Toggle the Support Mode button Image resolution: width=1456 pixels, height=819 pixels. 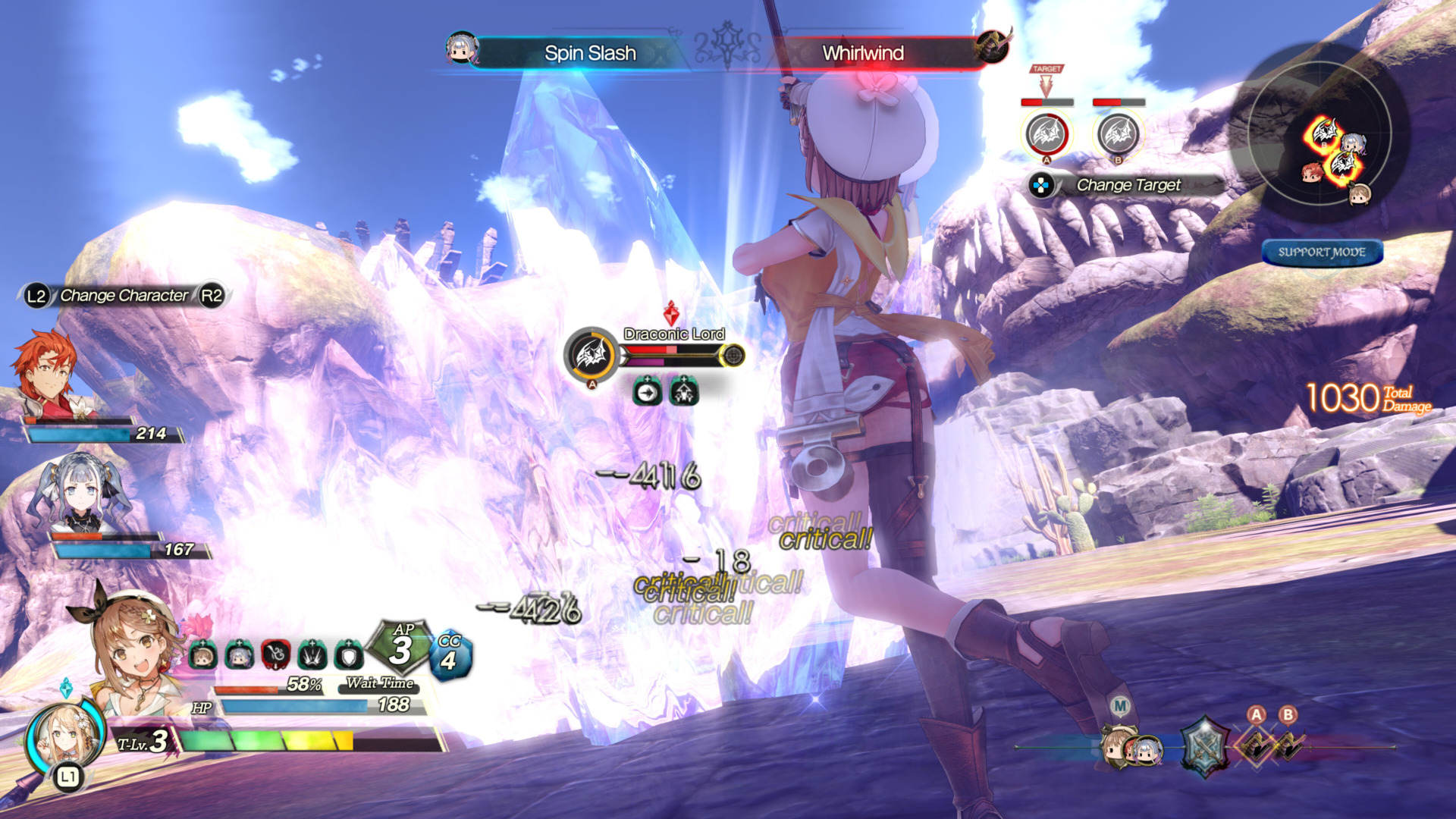pos(1322,253)
